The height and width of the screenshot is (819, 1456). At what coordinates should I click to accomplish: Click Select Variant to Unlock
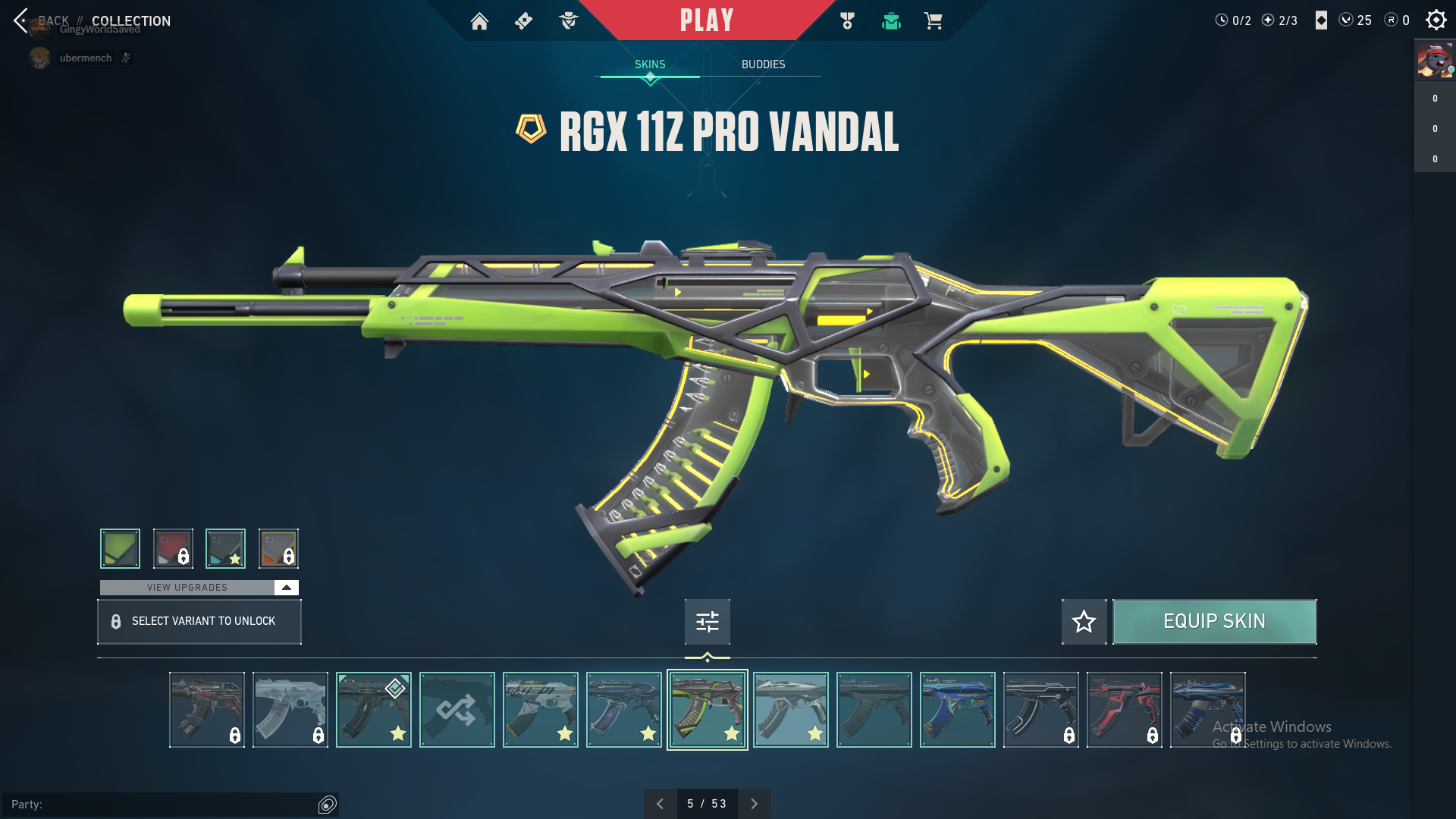coord(199,622)
